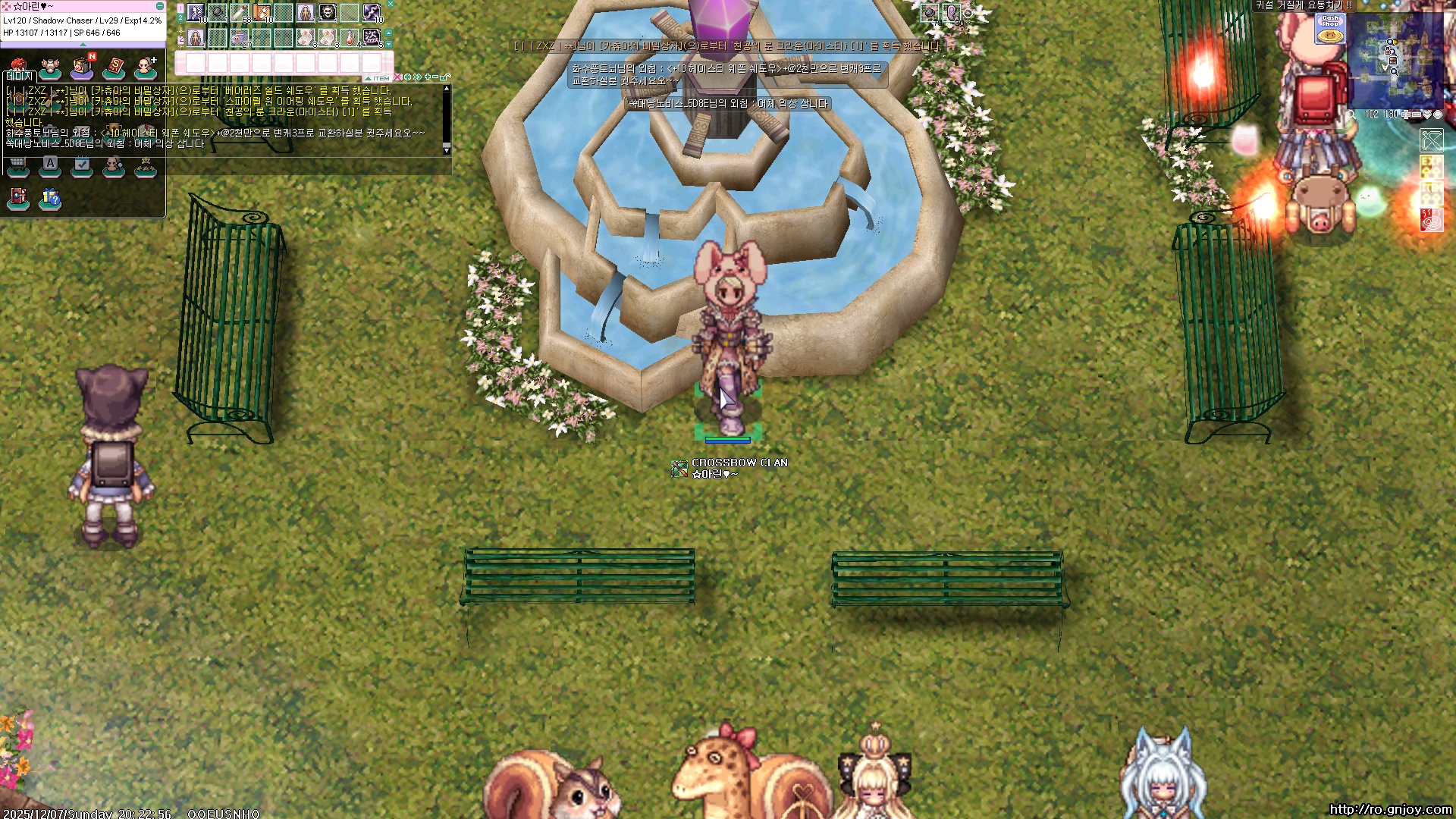Open the calendar check icon
The image size is (1456, 819).
pyautogui.click(x=82, y=166)
